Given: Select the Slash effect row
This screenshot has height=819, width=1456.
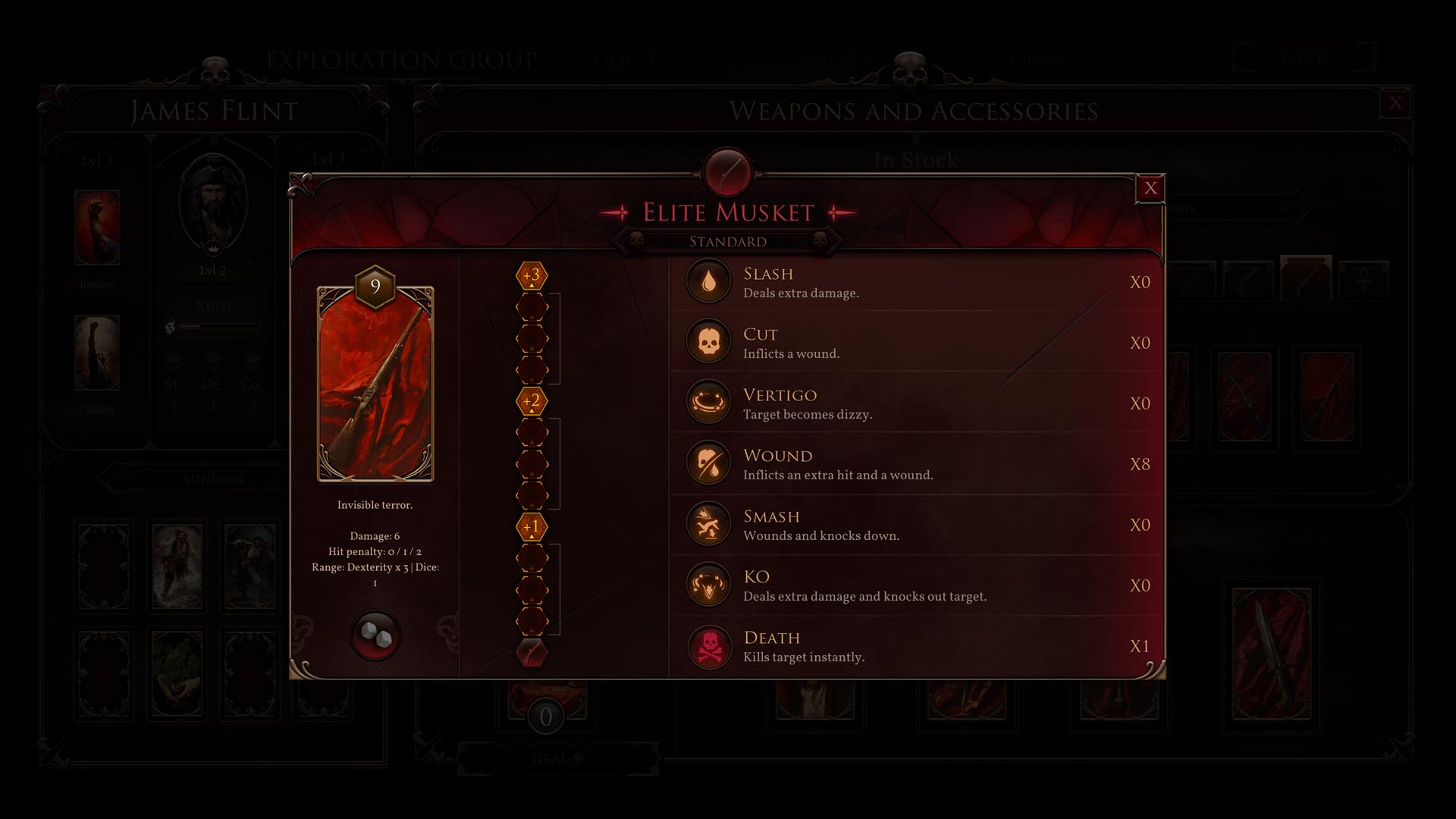Looking at the screenshot, I should point(916,282).
